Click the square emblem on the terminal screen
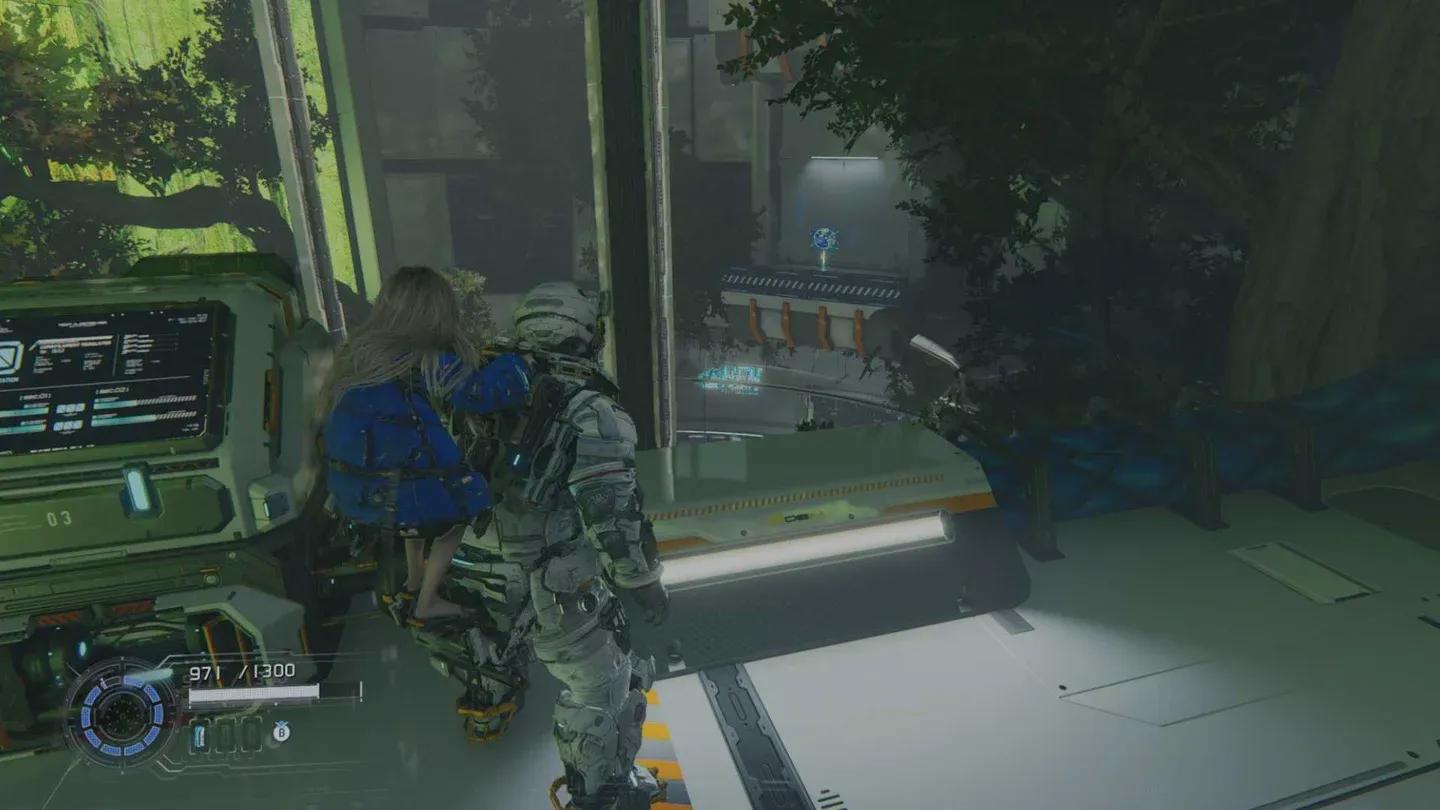Image resolution: width=1440 pixels, height=810 pixels. (10, 357)
